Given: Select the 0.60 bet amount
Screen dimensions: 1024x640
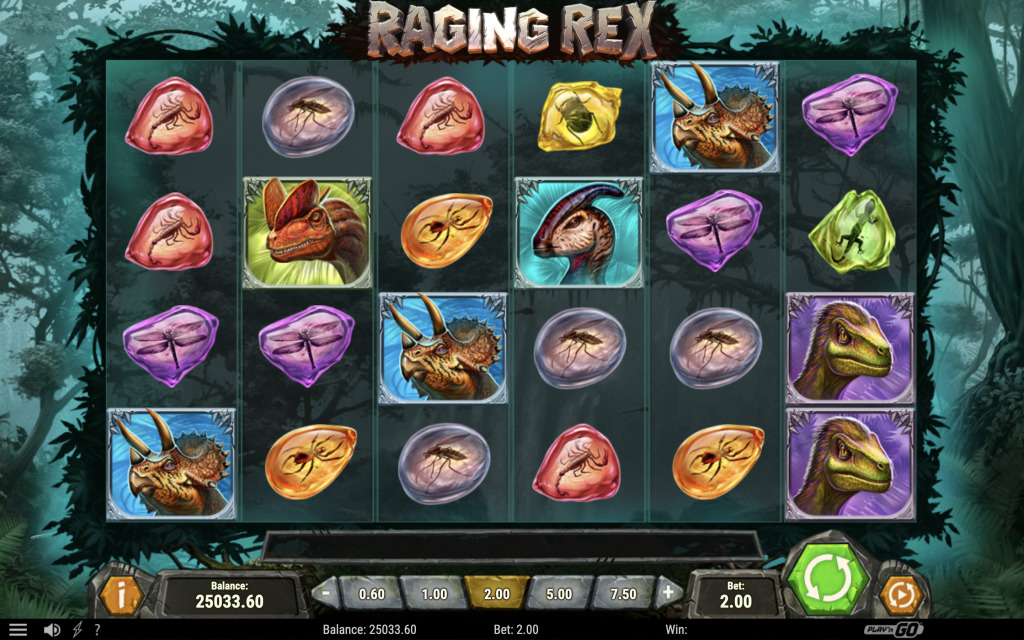Looking at the screenshot, I should tap(371, 593).
